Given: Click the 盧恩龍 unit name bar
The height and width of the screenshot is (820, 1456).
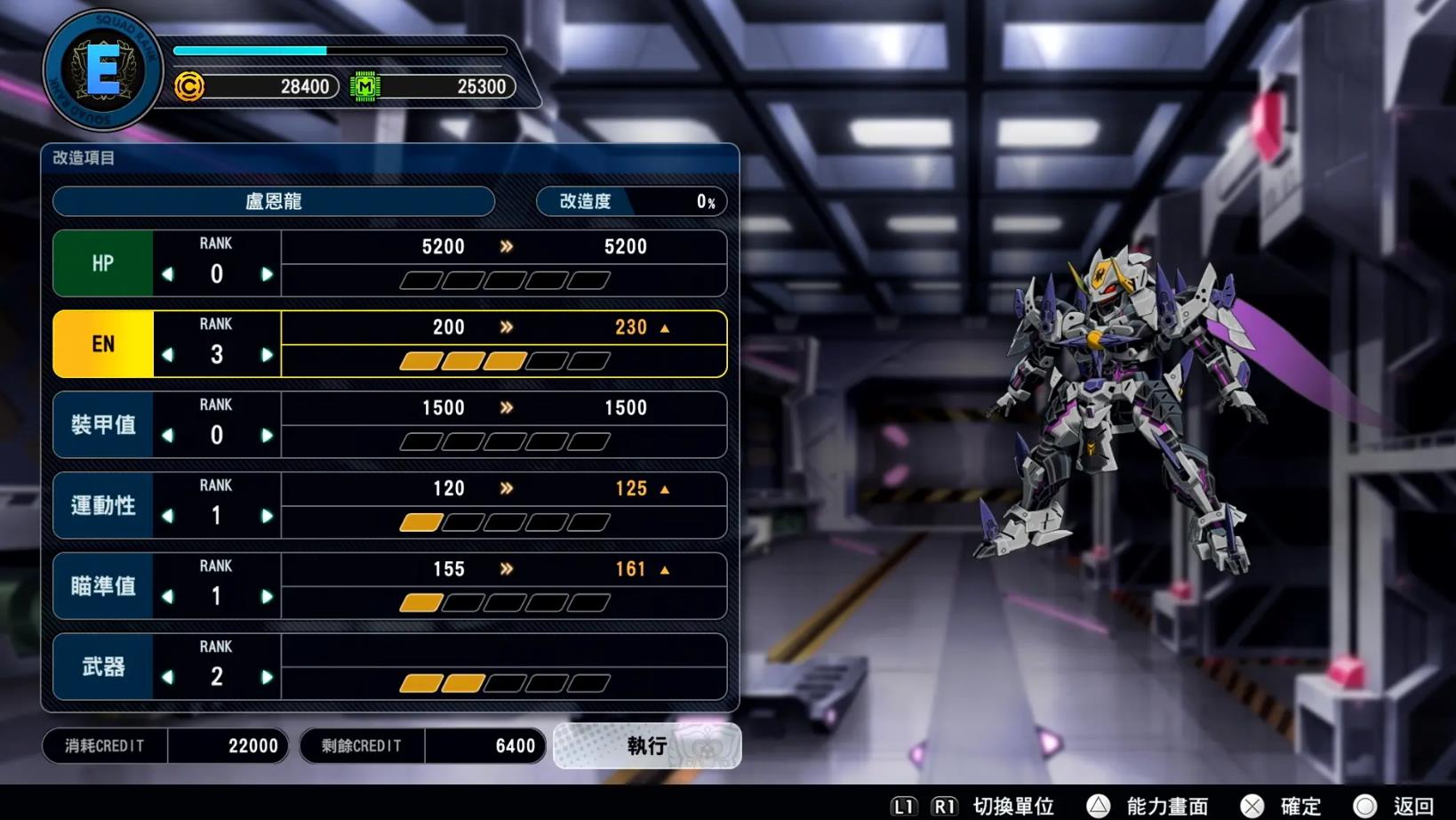Looking at the screenshot, I should coord(274,202).
